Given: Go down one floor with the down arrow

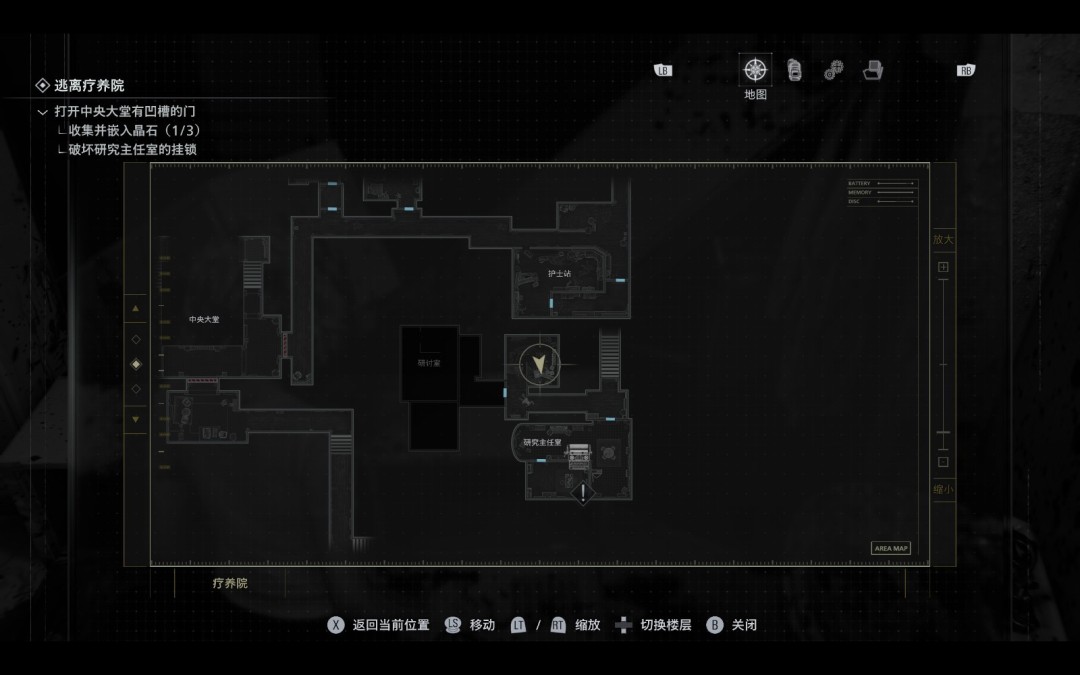Looking at the screenshot, I should pyautogui.click(x=136, y=418).
